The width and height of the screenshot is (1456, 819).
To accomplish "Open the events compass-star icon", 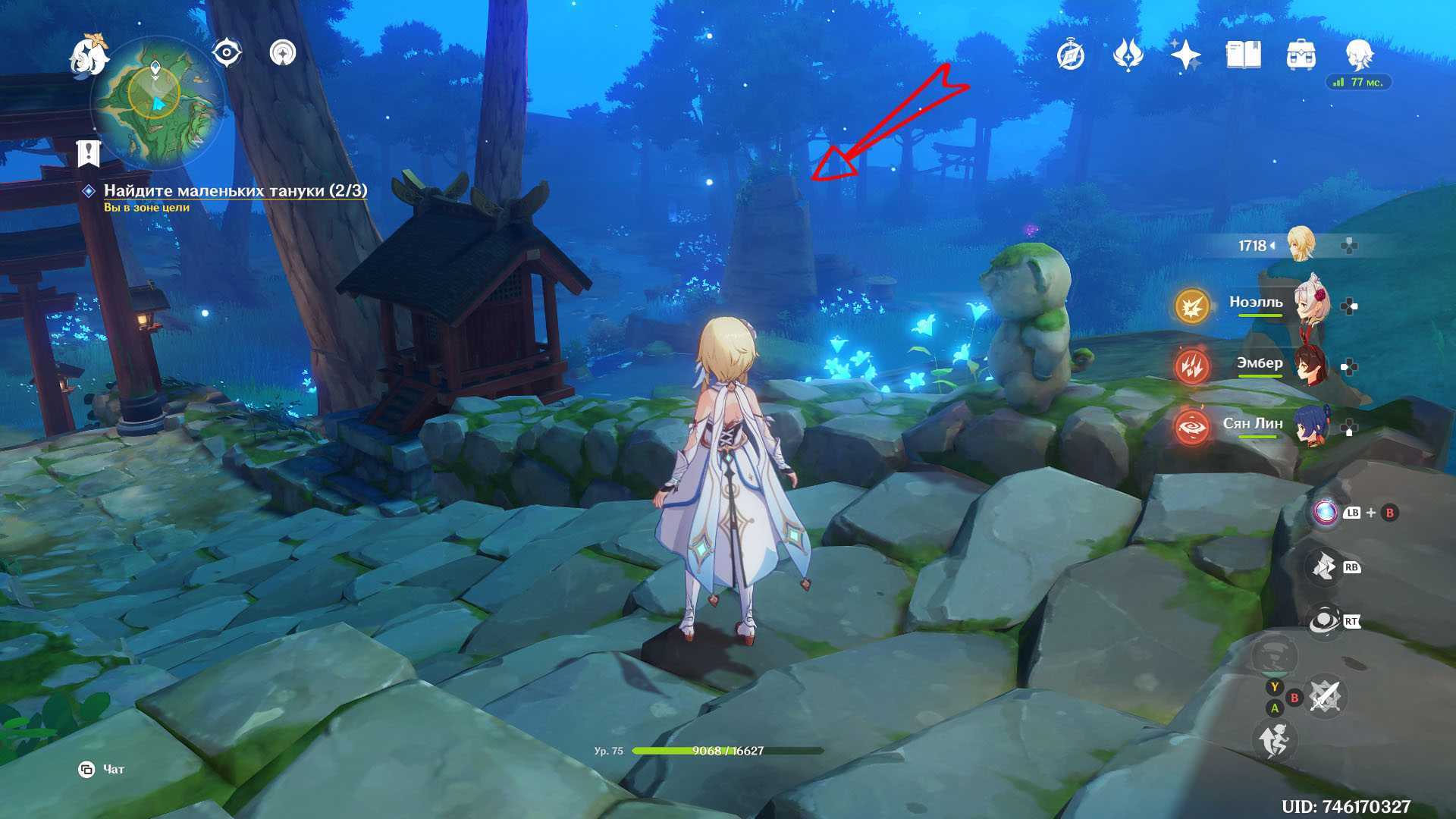I will (1128, 55).
